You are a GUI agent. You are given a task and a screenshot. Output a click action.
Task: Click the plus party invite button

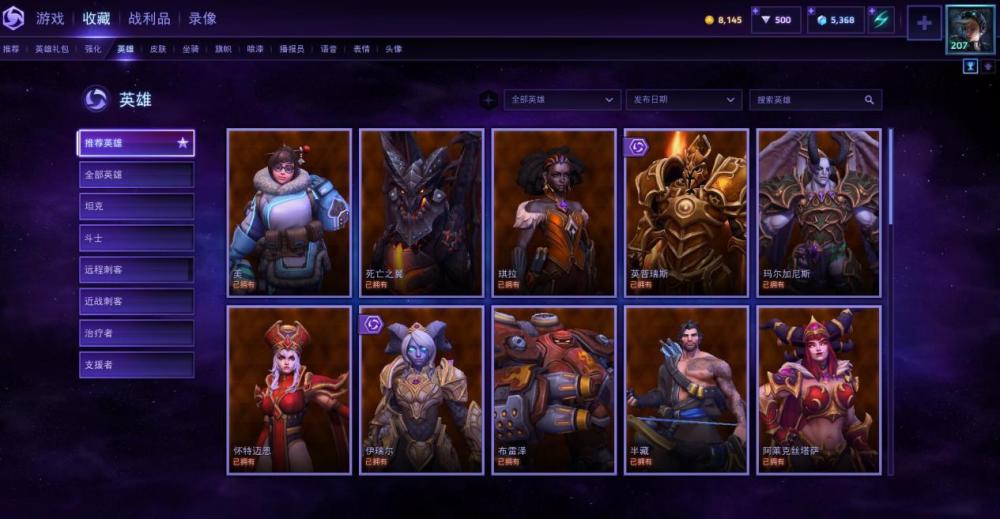coord(924,22)
